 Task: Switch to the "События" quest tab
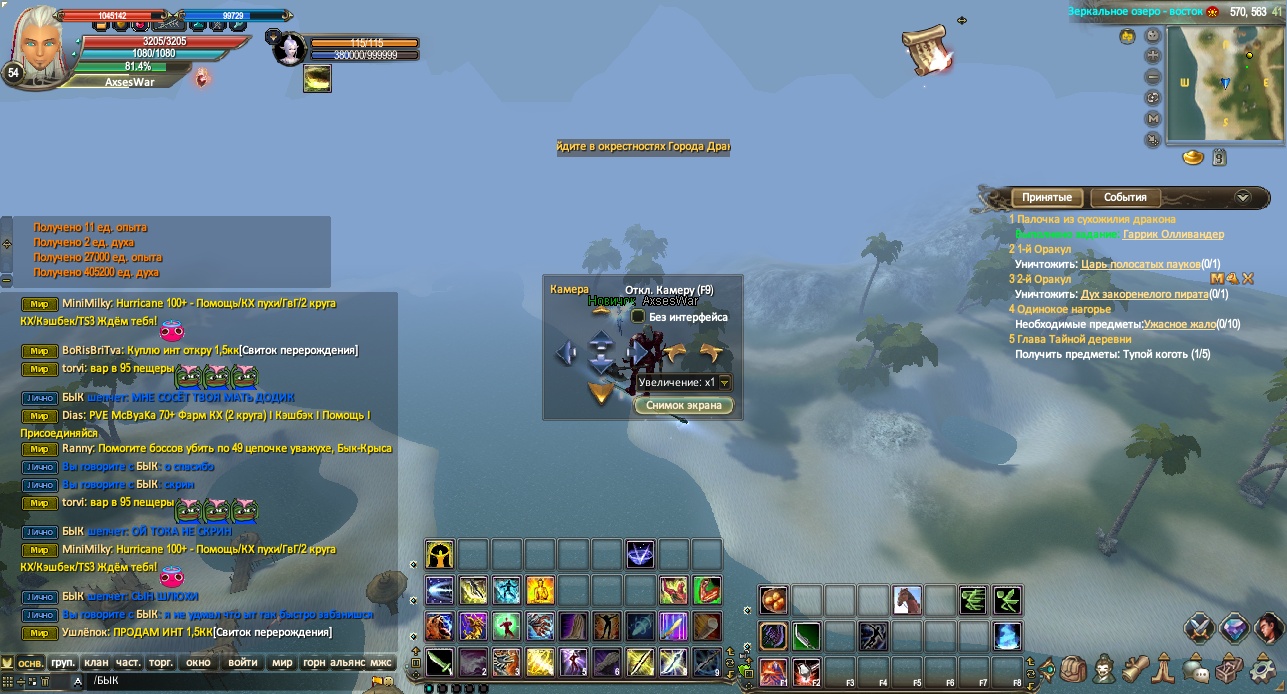click(x=1125, y=197)
